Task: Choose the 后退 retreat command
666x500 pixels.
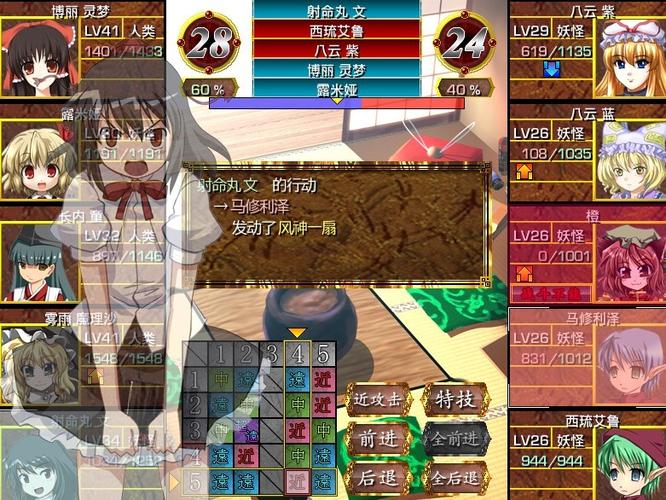Action: pyautogui.click(x=377, y=476)
